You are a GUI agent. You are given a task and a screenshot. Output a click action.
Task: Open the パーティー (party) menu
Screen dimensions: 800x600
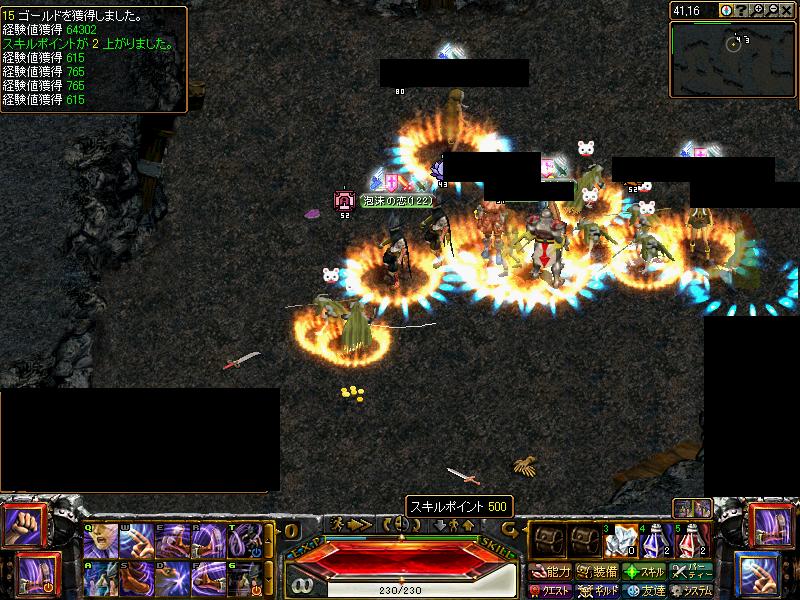(692, 572)
